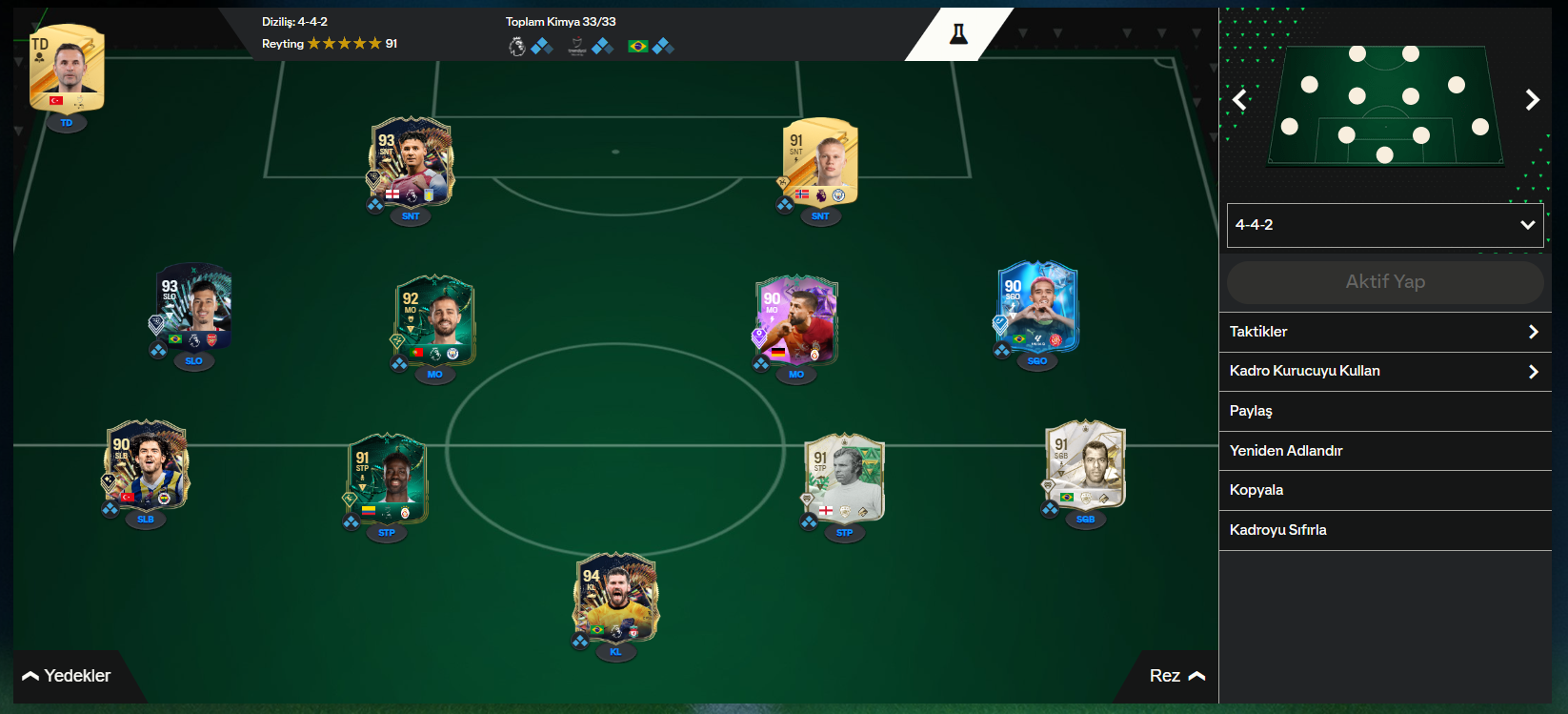Open the 4-4-2 formation dropdown
1568x714 pixels.
(x=1385, y=225)
